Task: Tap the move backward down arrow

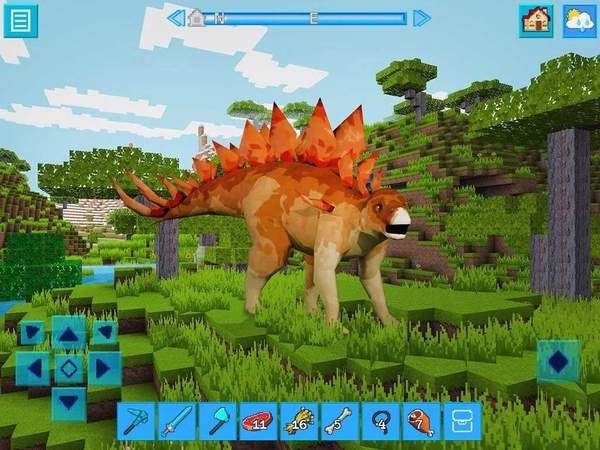Action: pyautogui.click(x=68, y=403)
